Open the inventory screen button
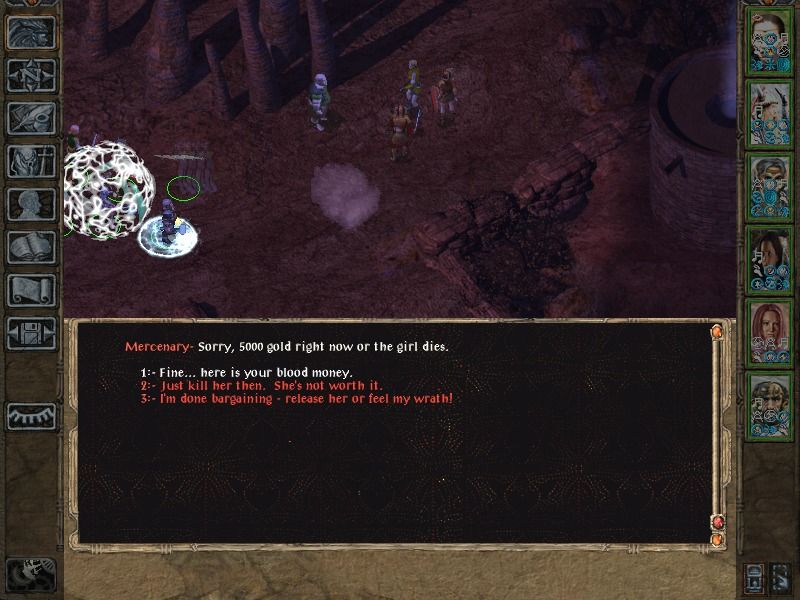The height and width of the screenshot is (600, 800). coord(31,161)
